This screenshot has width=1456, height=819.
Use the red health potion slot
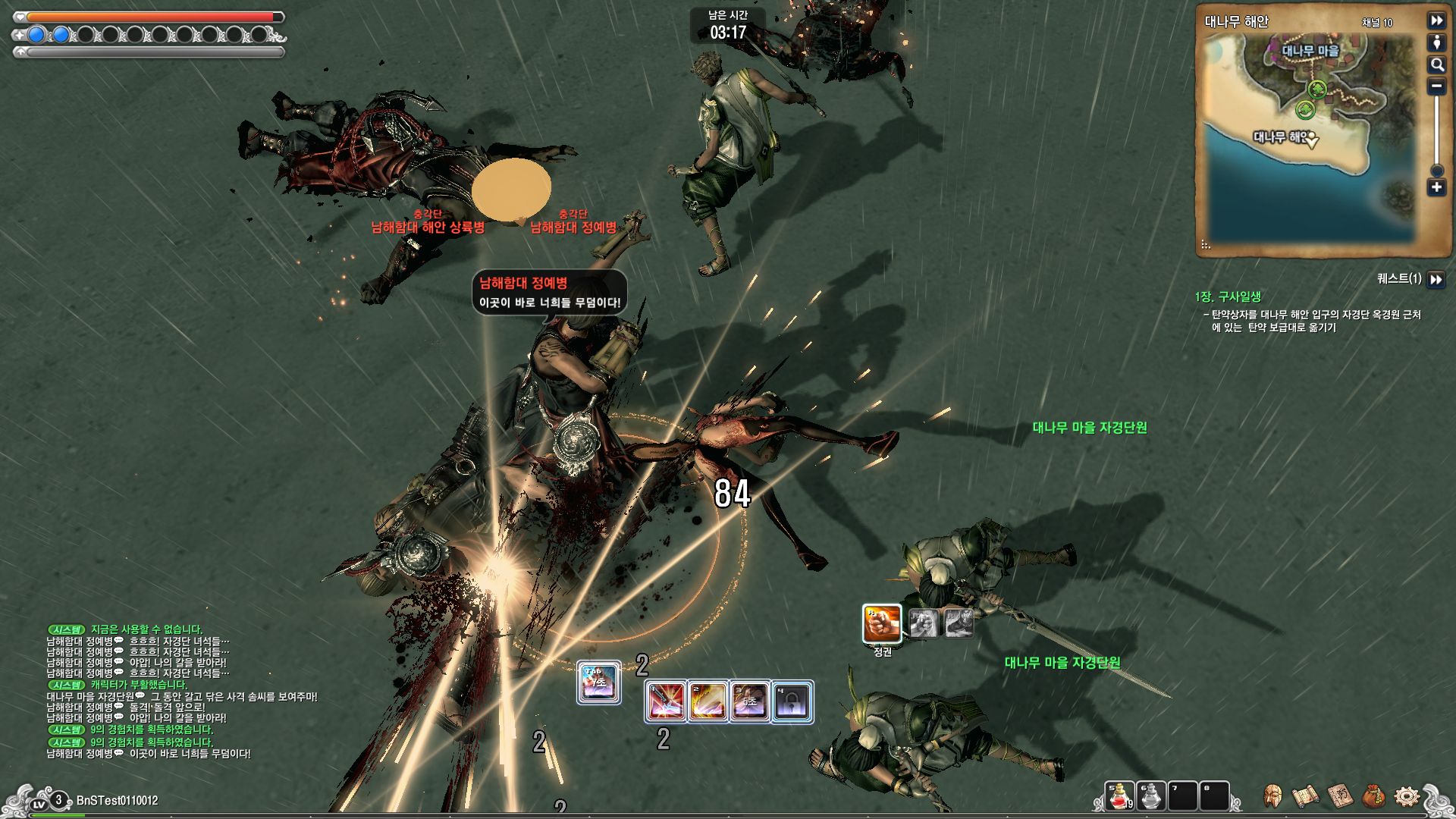(x=1119, y=797)
